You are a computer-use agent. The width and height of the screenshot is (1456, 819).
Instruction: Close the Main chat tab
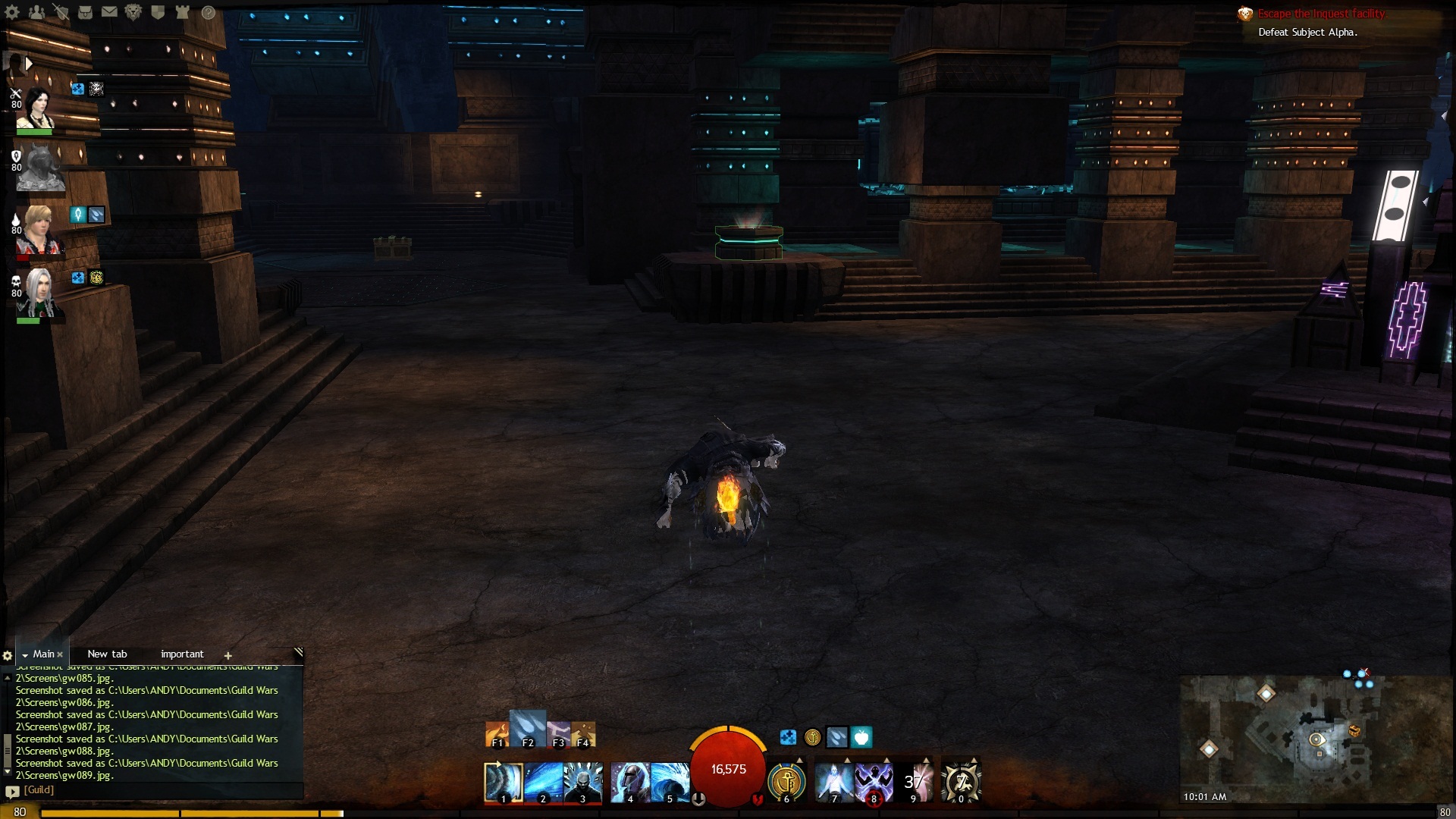tap(60, 654)
